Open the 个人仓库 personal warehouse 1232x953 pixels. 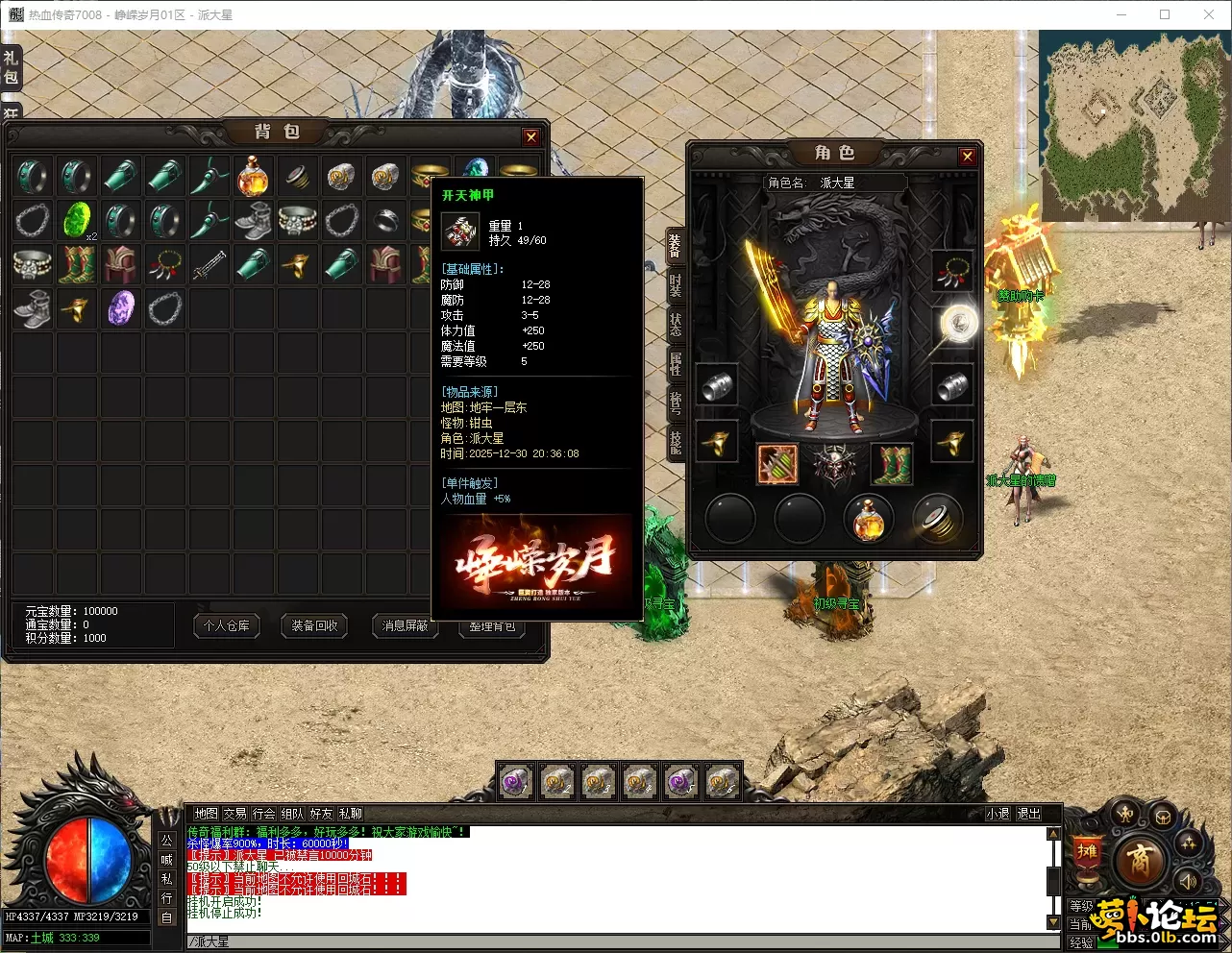(227, 626)
